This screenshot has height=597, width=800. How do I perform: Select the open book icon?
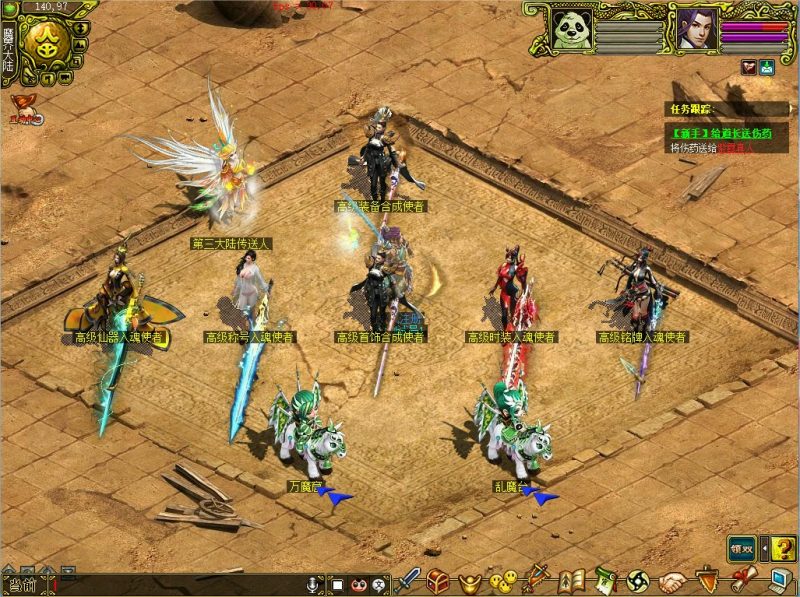pos(571,580)
